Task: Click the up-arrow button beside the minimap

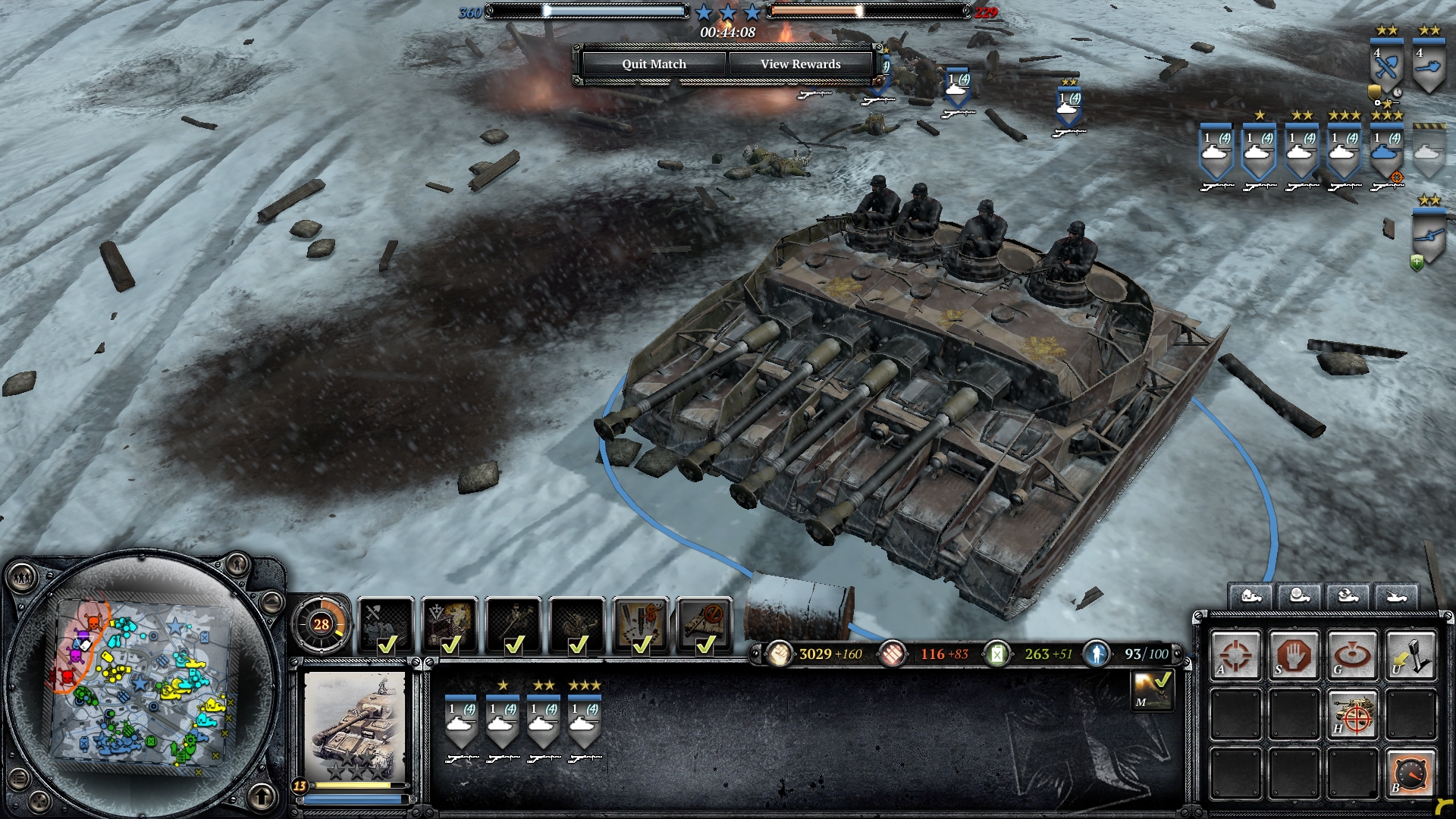Action: pos(262,796)
